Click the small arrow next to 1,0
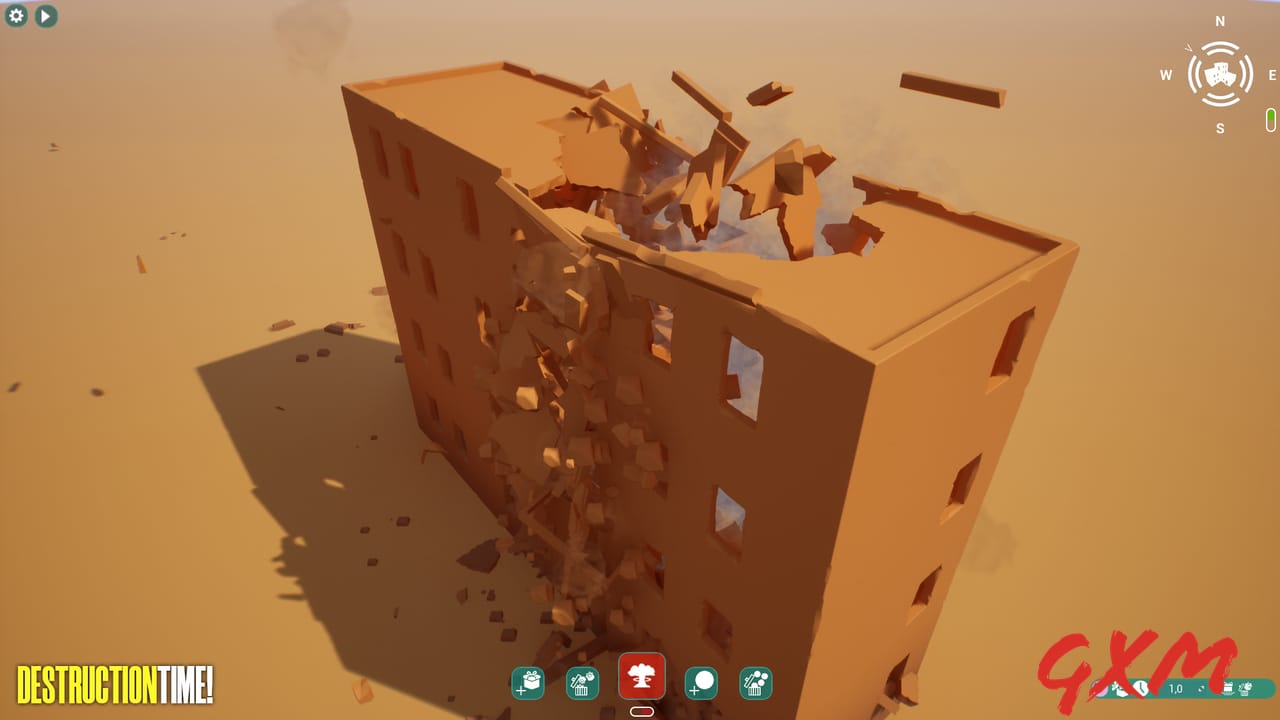Screen dimensions: 1280x720 1200,689
